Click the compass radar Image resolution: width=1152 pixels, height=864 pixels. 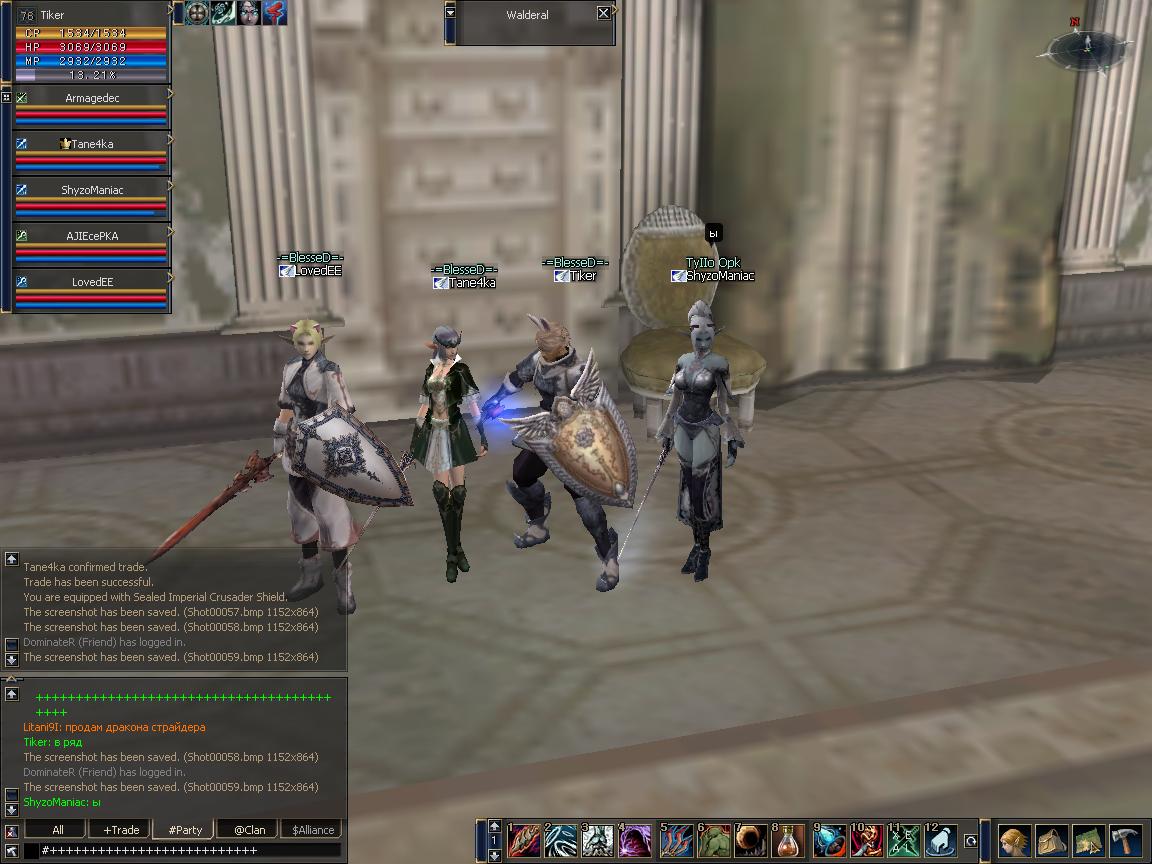(1087, 46)
